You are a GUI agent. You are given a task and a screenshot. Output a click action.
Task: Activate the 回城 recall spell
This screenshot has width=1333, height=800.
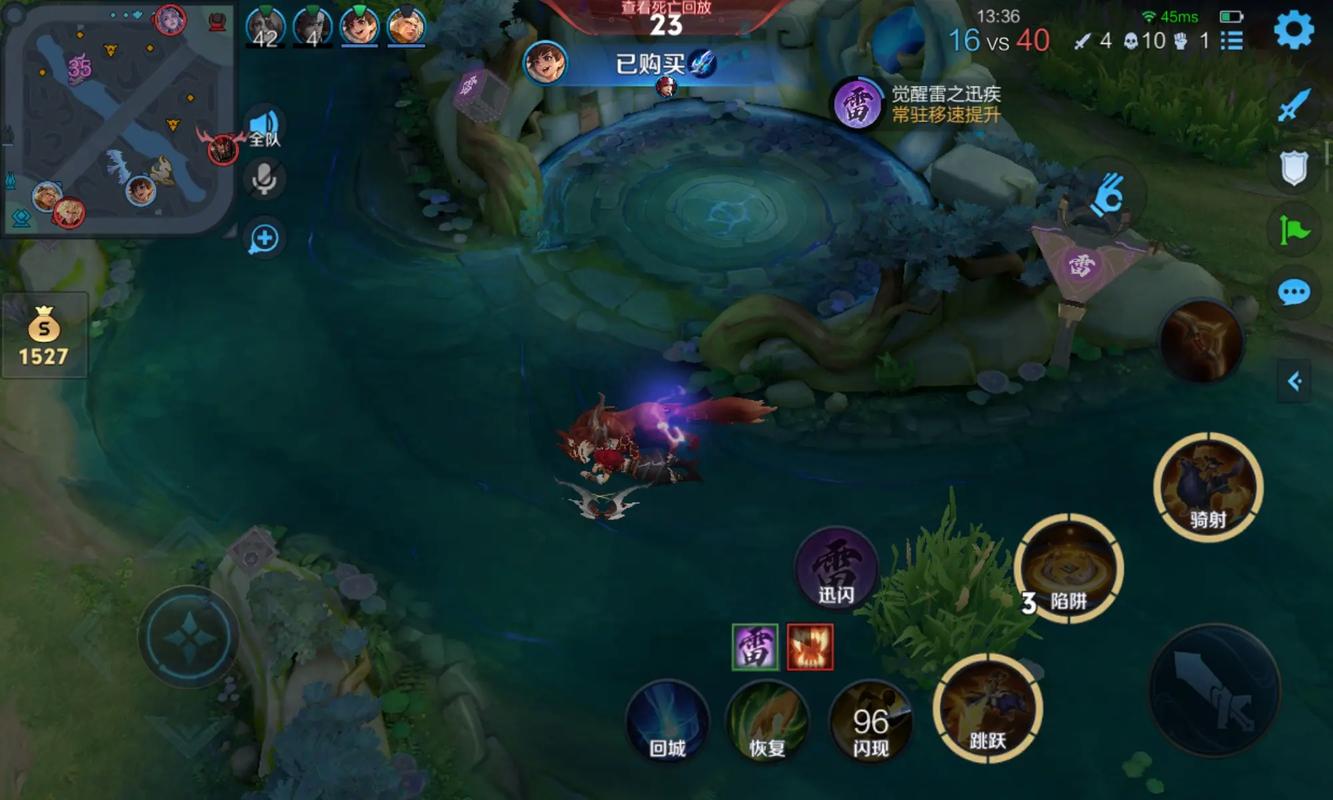click(667, 722)
